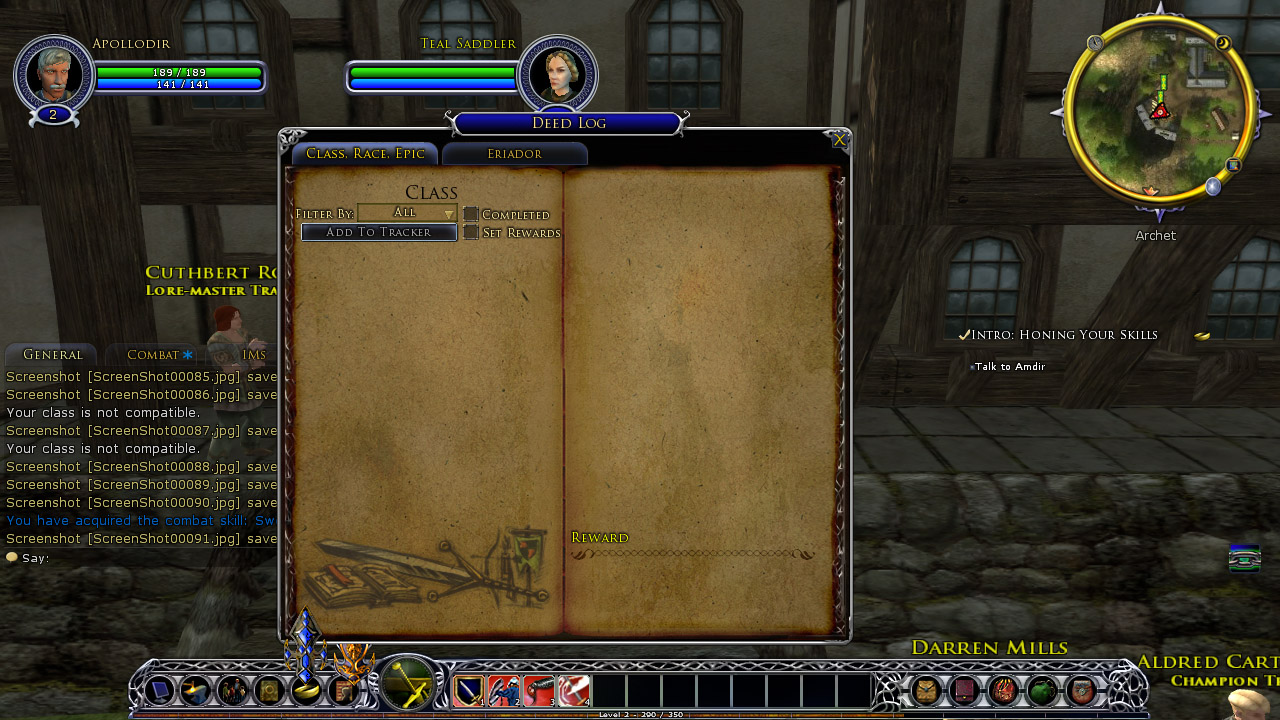
Task: Click the Add To Tracker button
Action: click(x=379, y=232)
